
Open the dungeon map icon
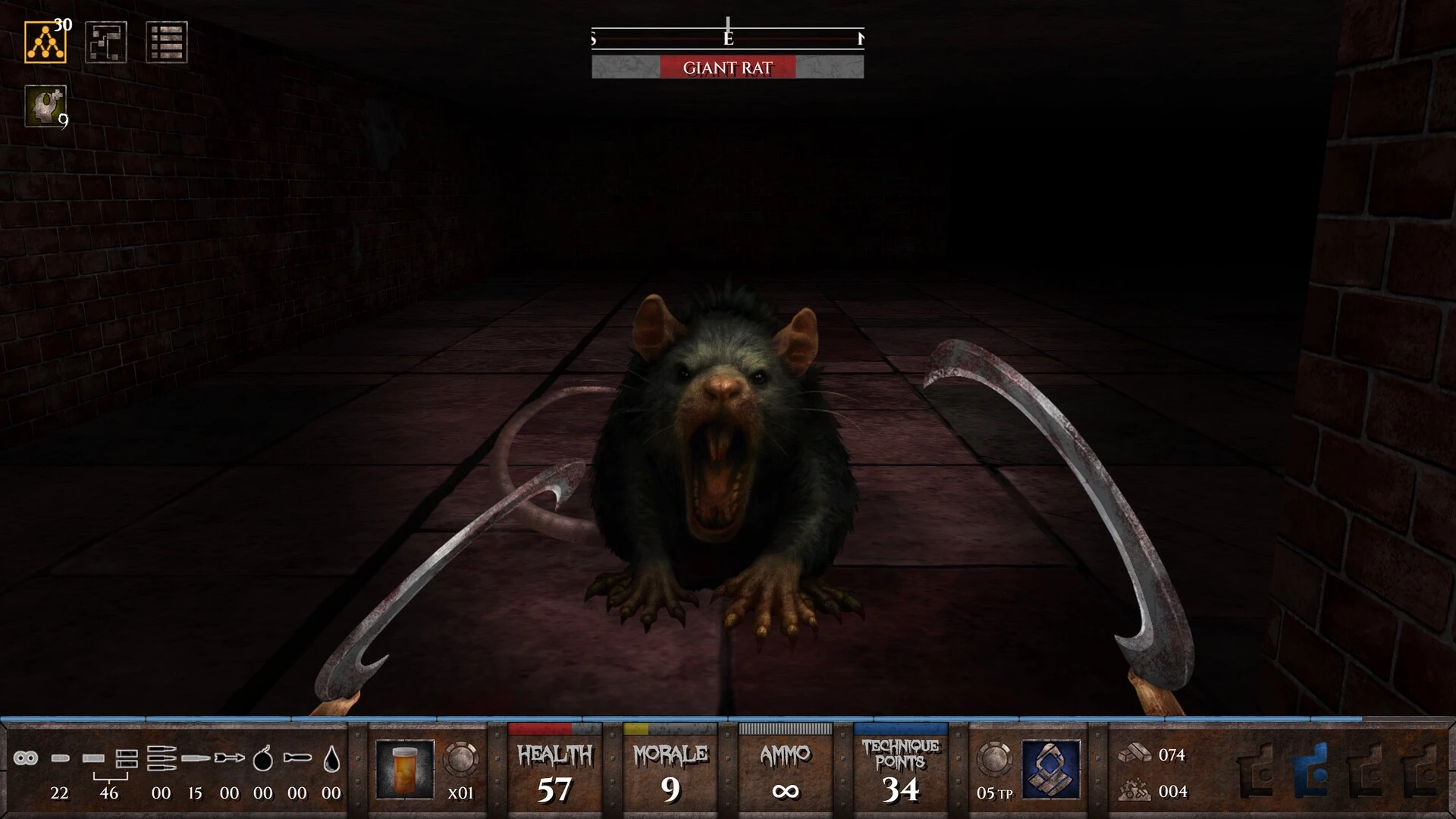pos(105,42)
